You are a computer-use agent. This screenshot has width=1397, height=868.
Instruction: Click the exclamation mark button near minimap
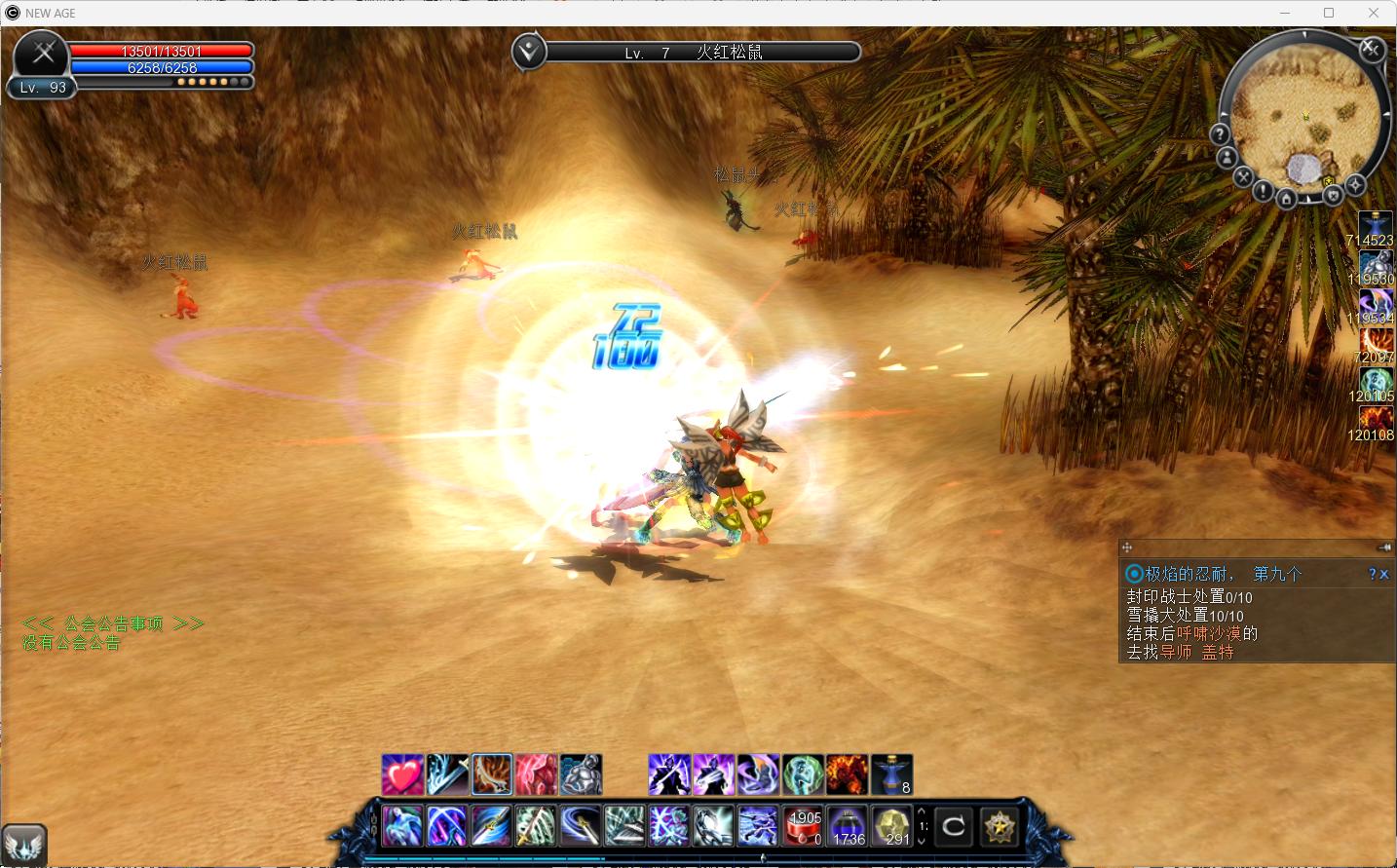1263,192
